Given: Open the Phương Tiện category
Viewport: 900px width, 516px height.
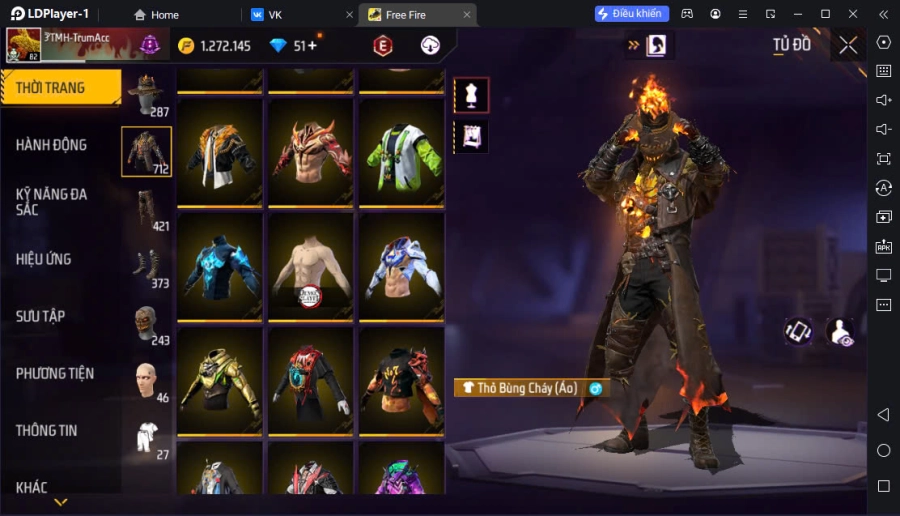Looking at the screenshot, I should point(55,373).
